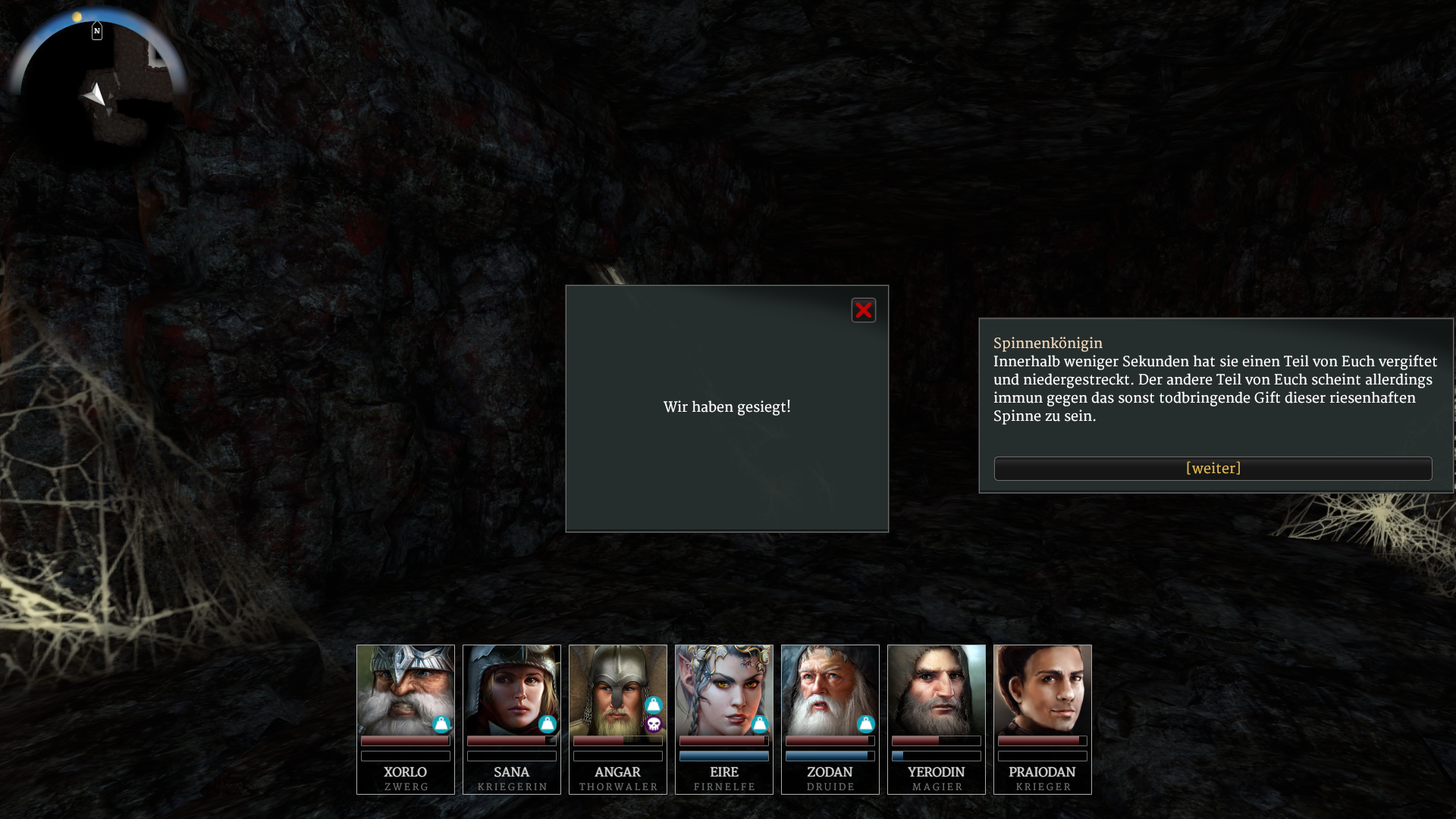Inspect Angar's skull poison status icon
1456x819 pixels.
tap(654, 725)
